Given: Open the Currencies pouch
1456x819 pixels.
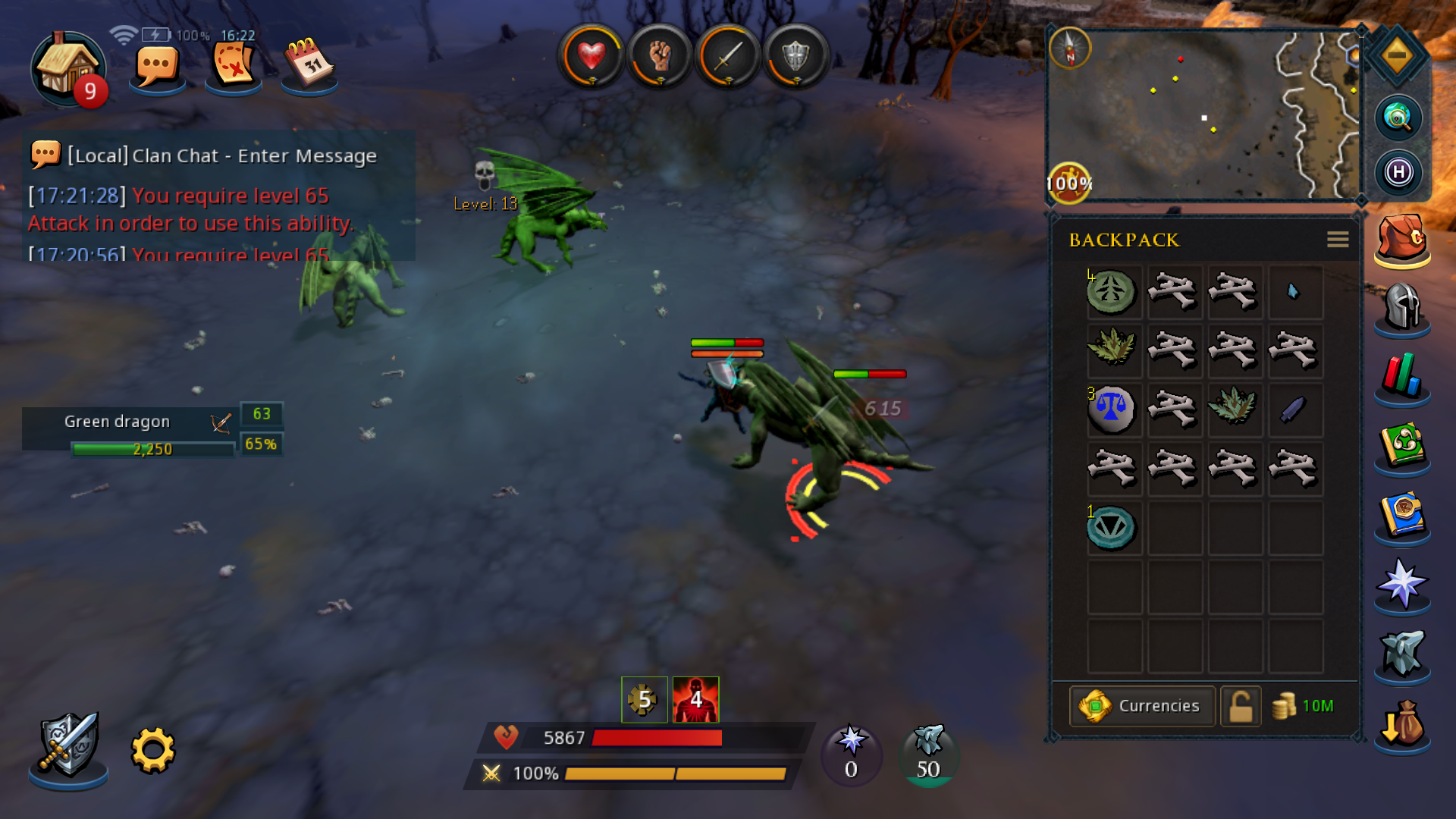Looking at the screenshot, I should pyautogui.click(x=1142, y=706).
